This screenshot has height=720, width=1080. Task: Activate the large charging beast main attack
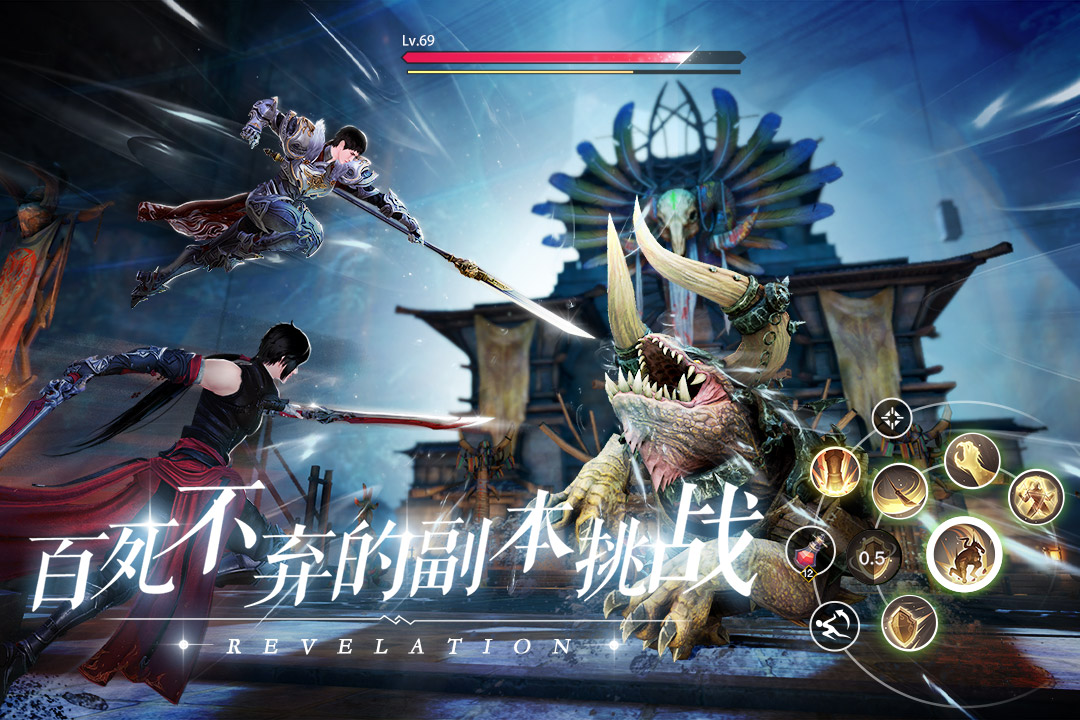click(x=965, y=554)
